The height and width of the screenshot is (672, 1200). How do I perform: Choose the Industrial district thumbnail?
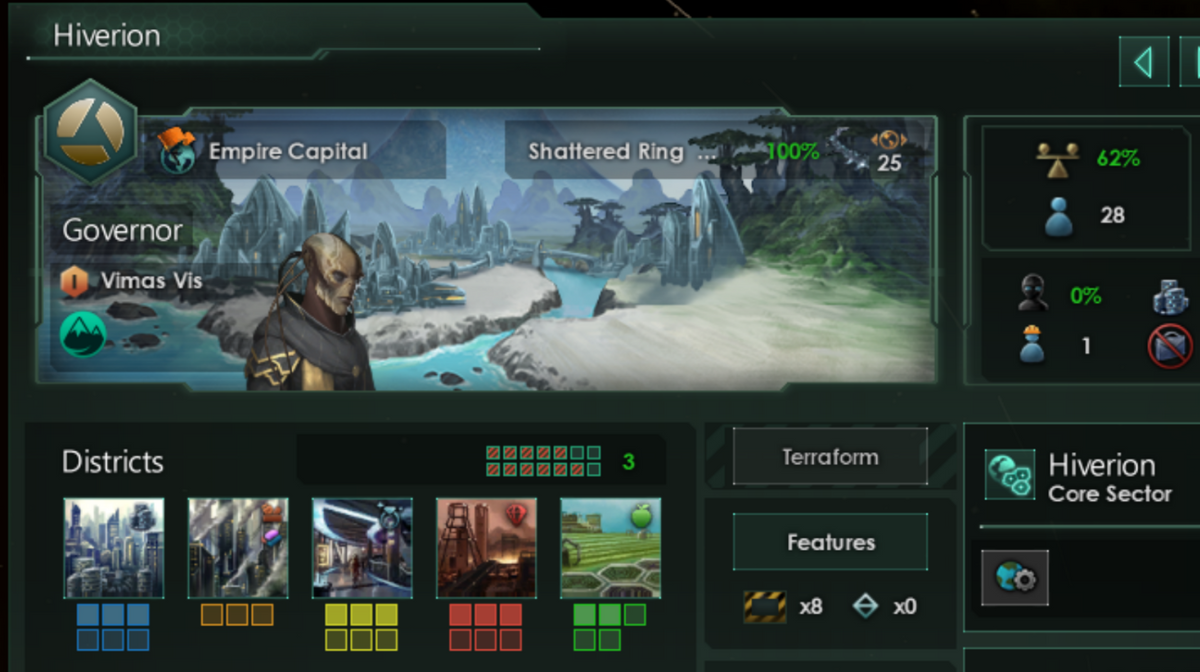click(238, 548)
